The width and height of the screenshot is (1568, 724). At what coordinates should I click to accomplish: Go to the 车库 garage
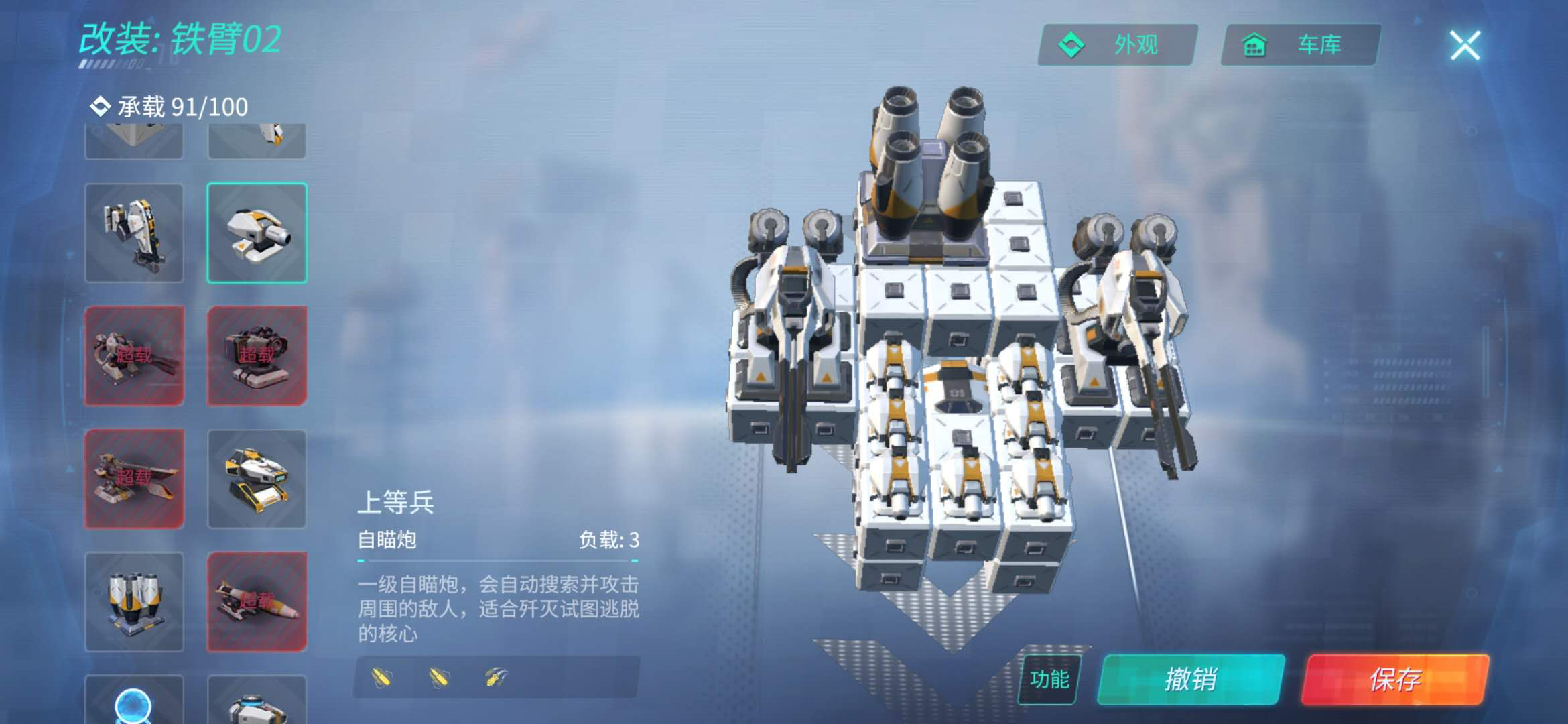tap(1300, 45)
